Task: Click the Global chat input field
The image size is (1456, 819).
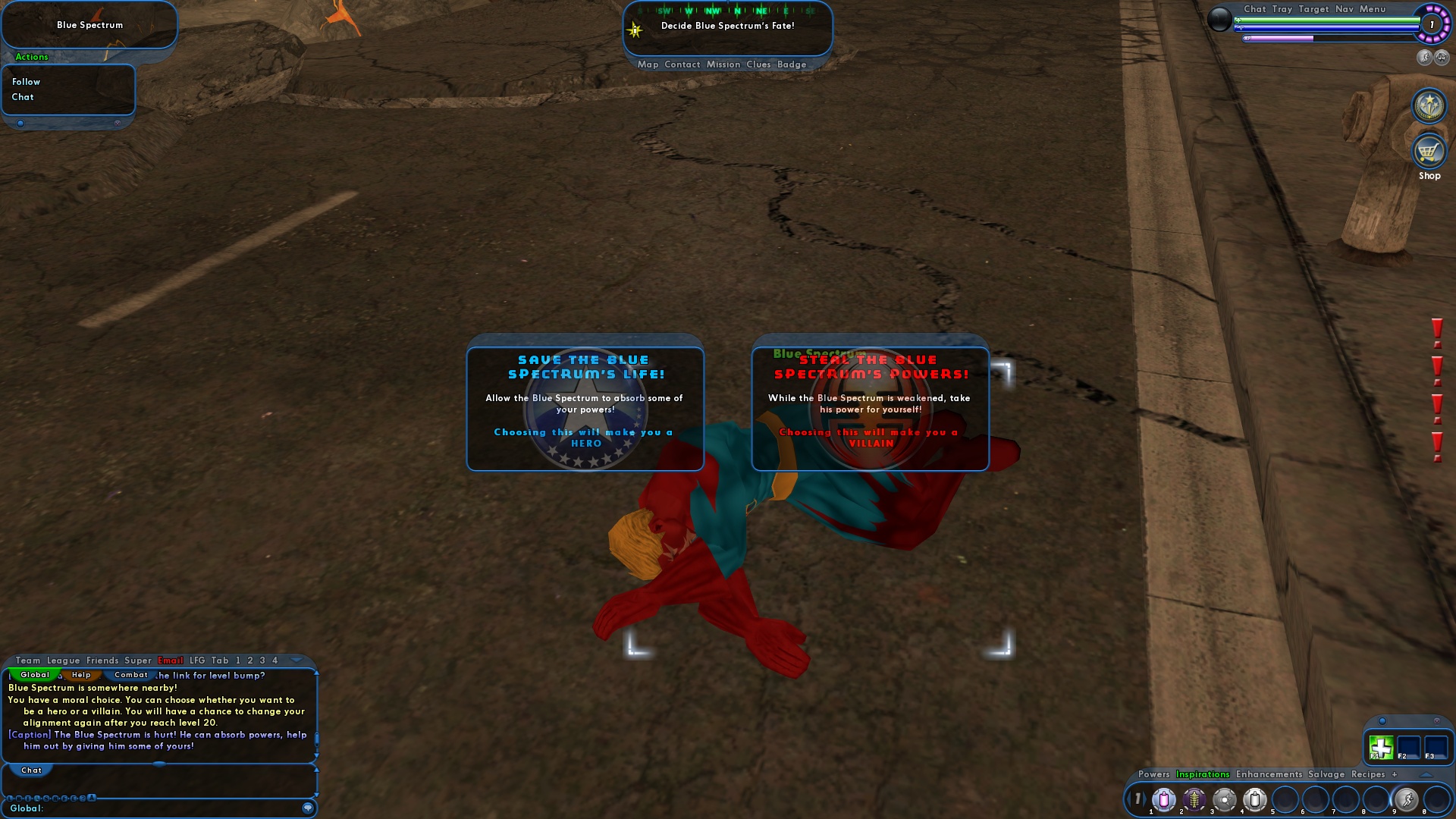Action: click(x=152, y=808)
